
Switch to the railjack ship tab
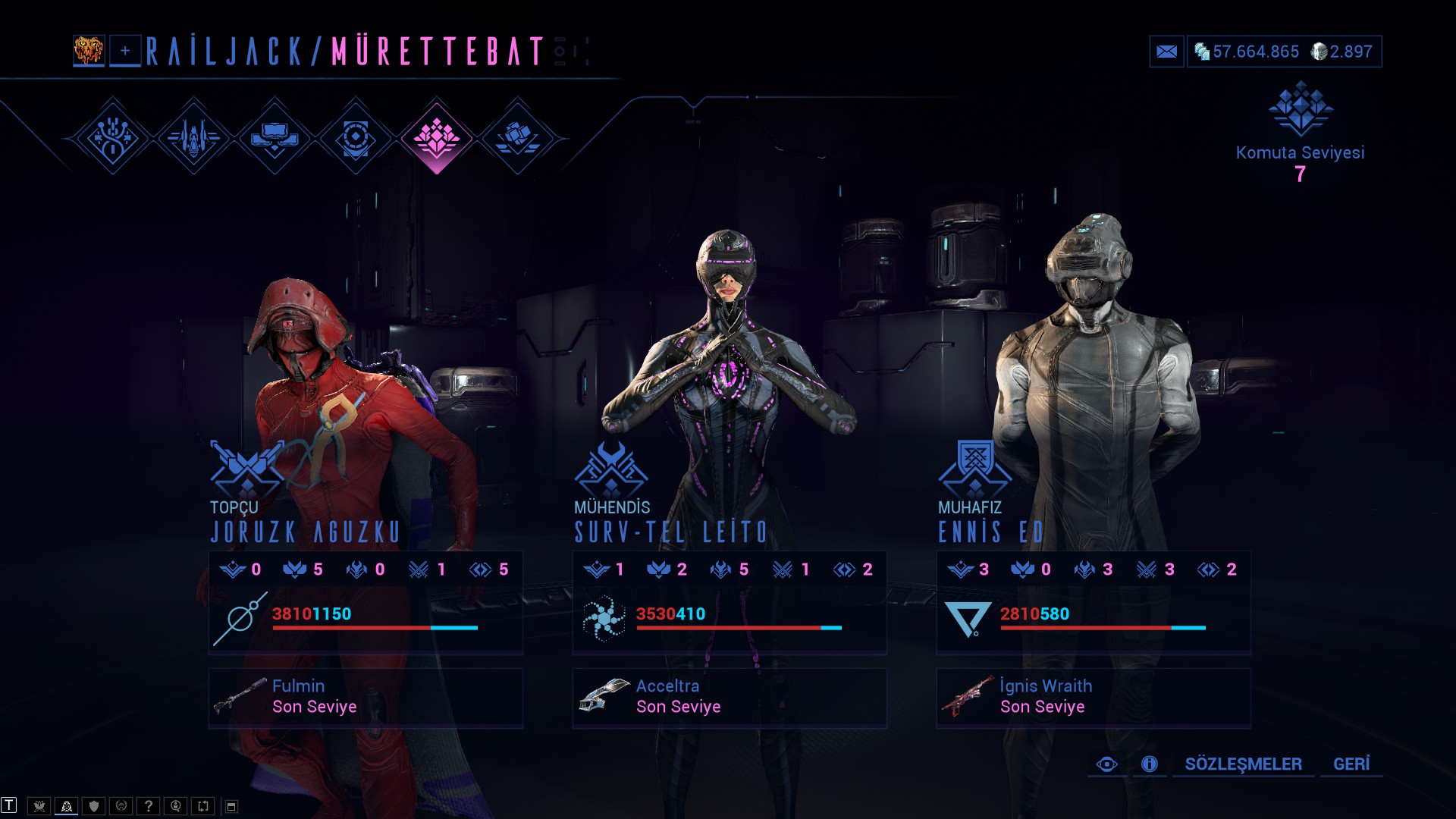coord(194,138)
